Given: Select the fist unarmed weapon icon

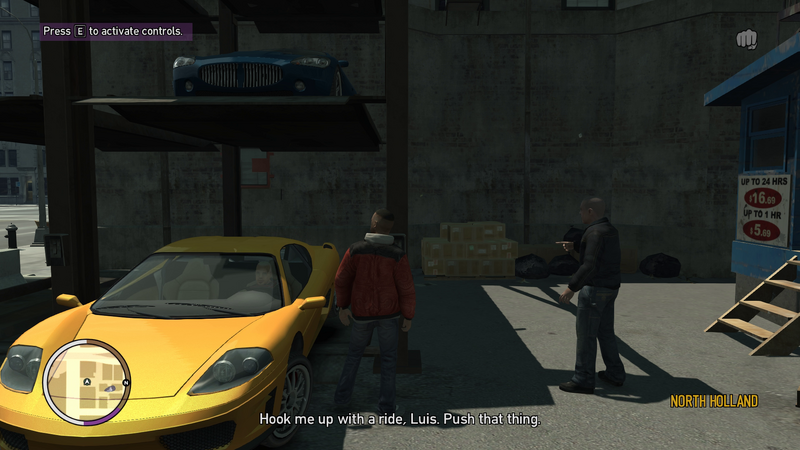Looking at the screenshot, I should 747,39.
